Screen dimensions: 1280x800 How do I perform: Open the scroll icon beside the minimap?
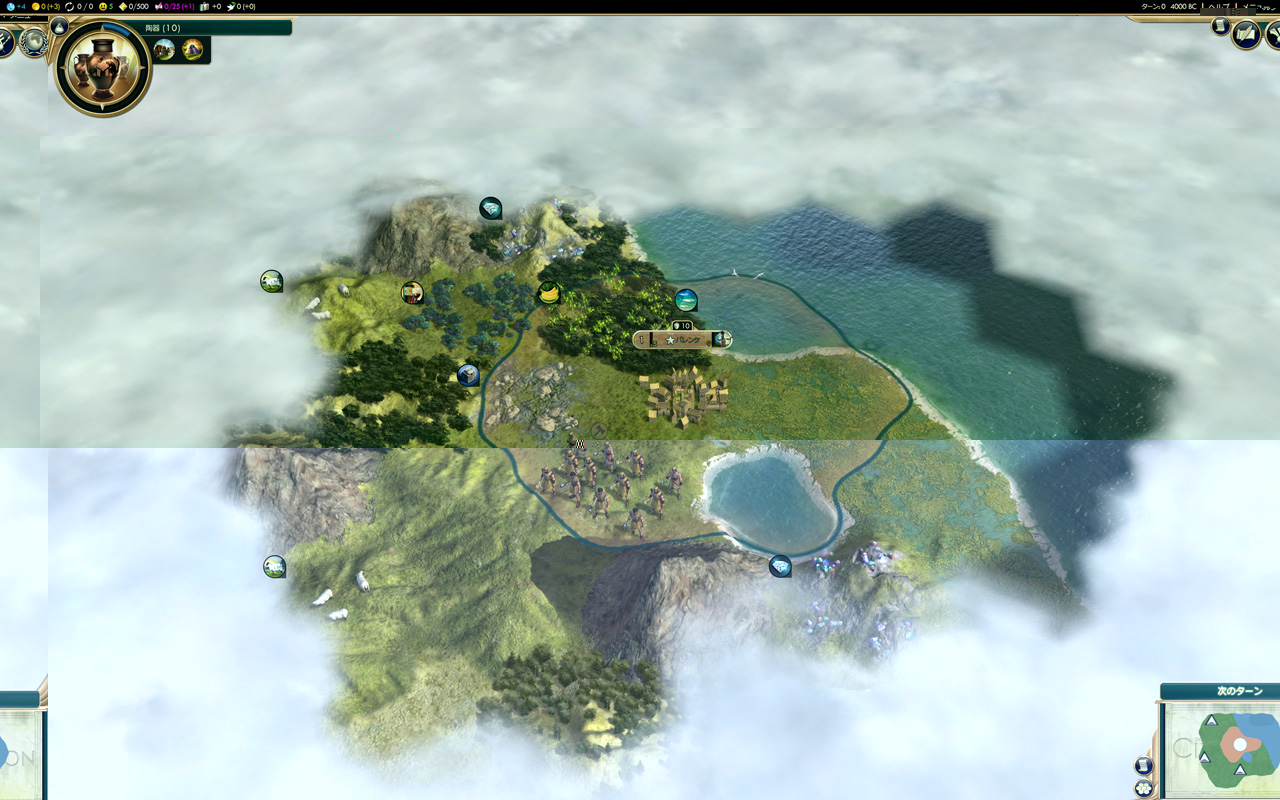1144,766
